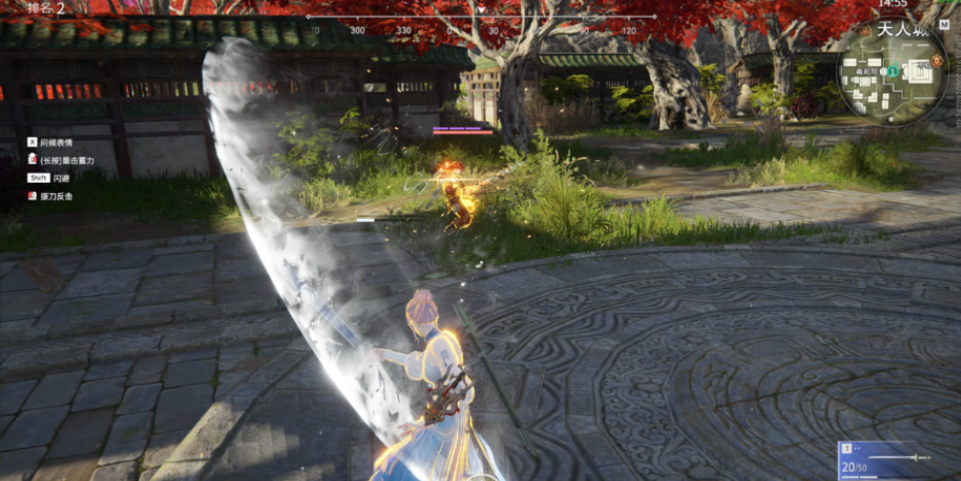Open the 天人城 circular minimap
The image size is (961, 481).
891,75
